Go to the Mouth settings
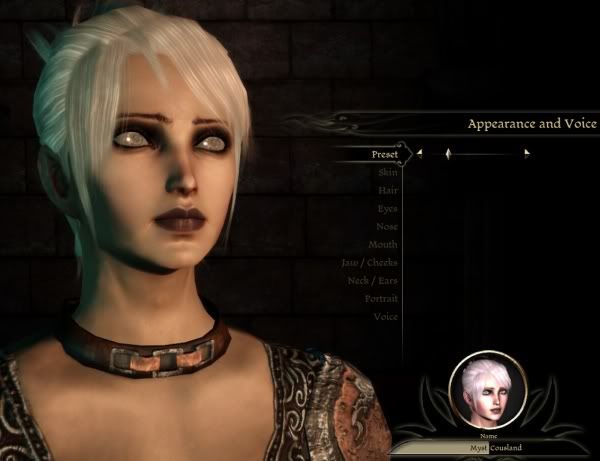 [383, 244]
